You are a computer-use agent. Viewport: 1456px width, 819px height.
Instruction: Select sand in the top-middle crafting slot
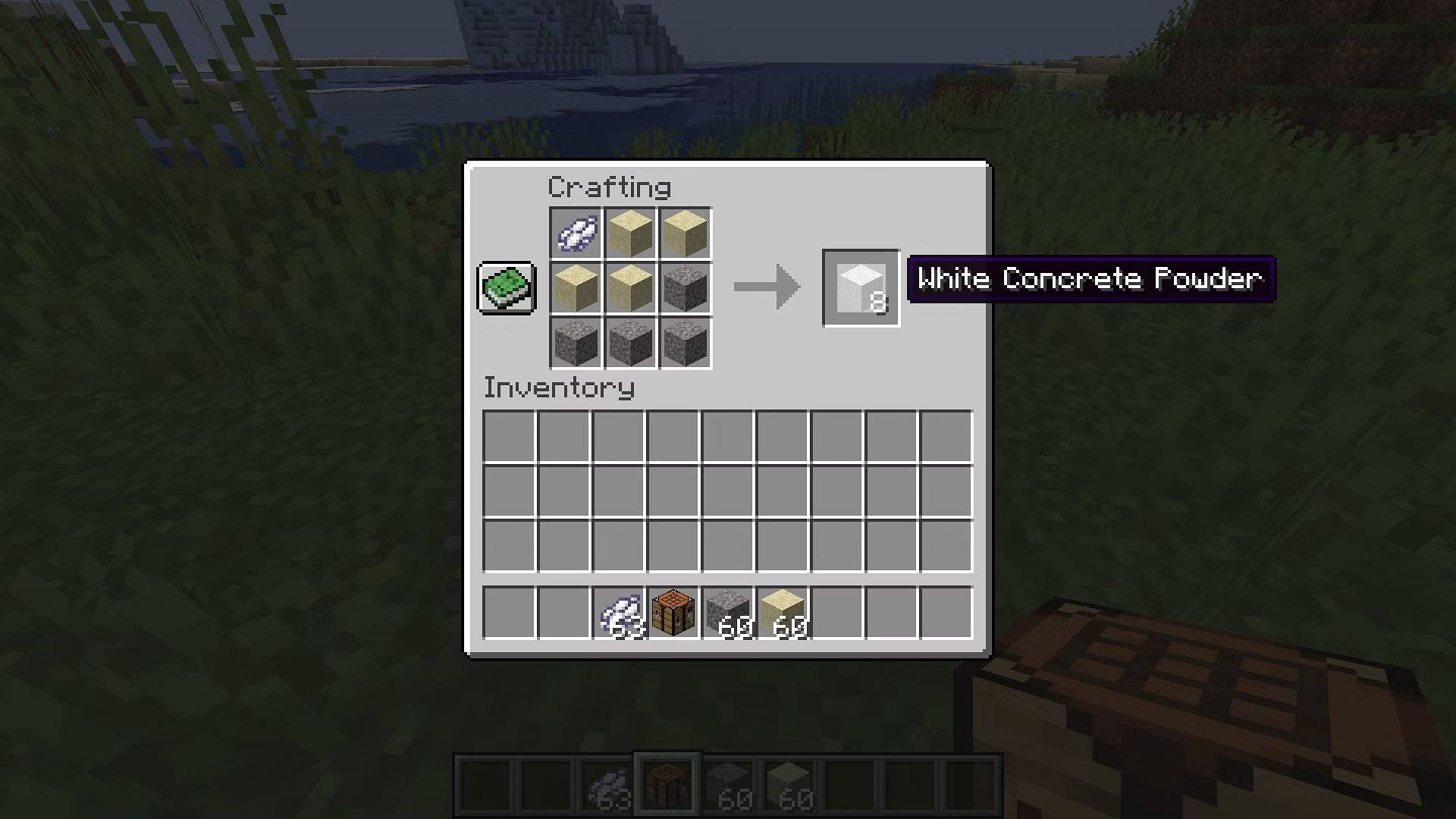click(x=629, y=233)
